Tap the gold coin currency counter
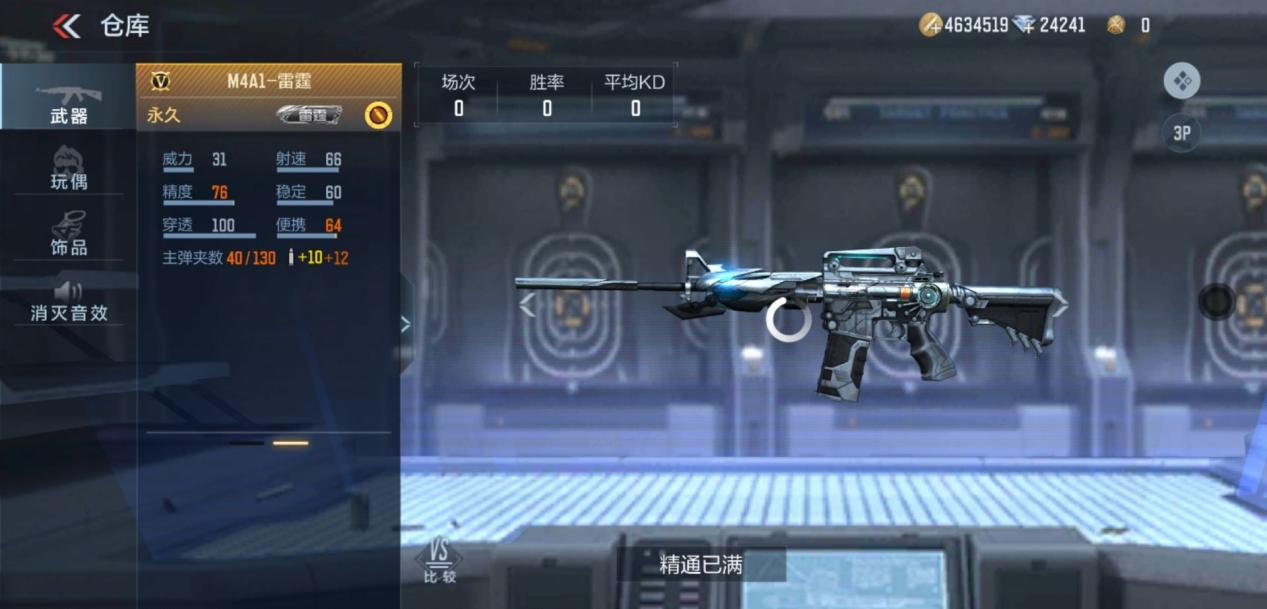Image resolution: width=1267 pixels, height=609 pixels. pyautogui.click(x=964, y=25)
